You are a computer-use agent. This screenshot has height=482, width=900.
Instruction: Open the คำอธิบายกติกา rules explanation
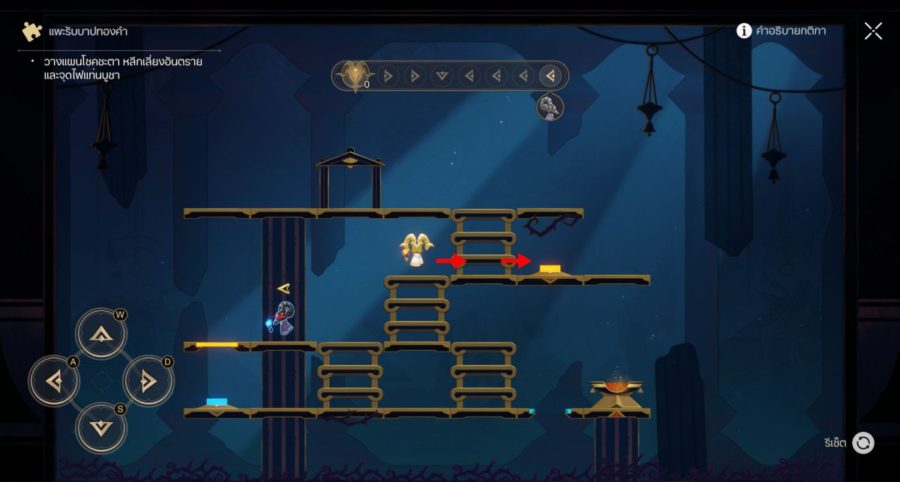click(781, 31)
